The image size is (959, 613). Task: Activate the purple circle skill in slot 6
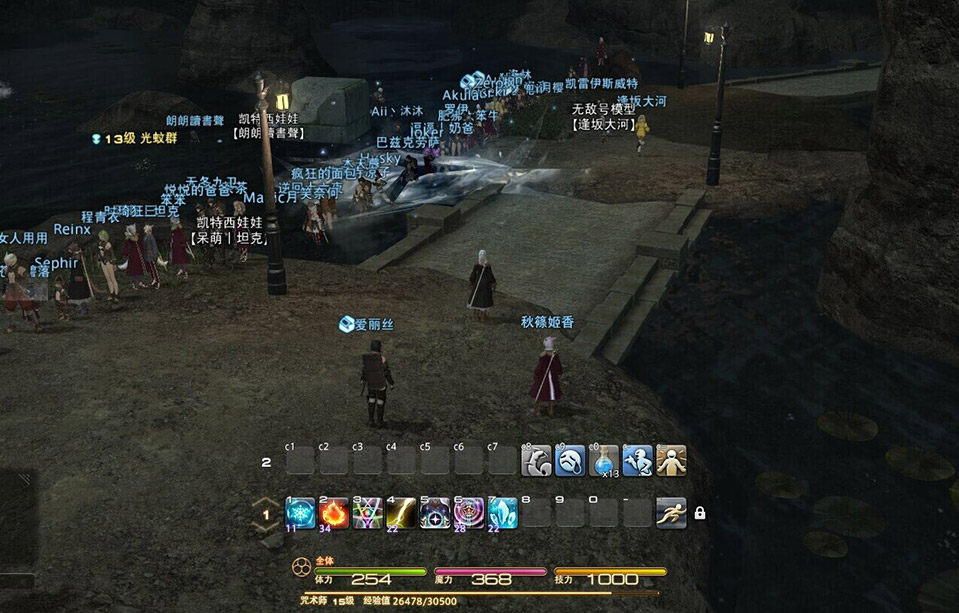(x=469, y=513)
